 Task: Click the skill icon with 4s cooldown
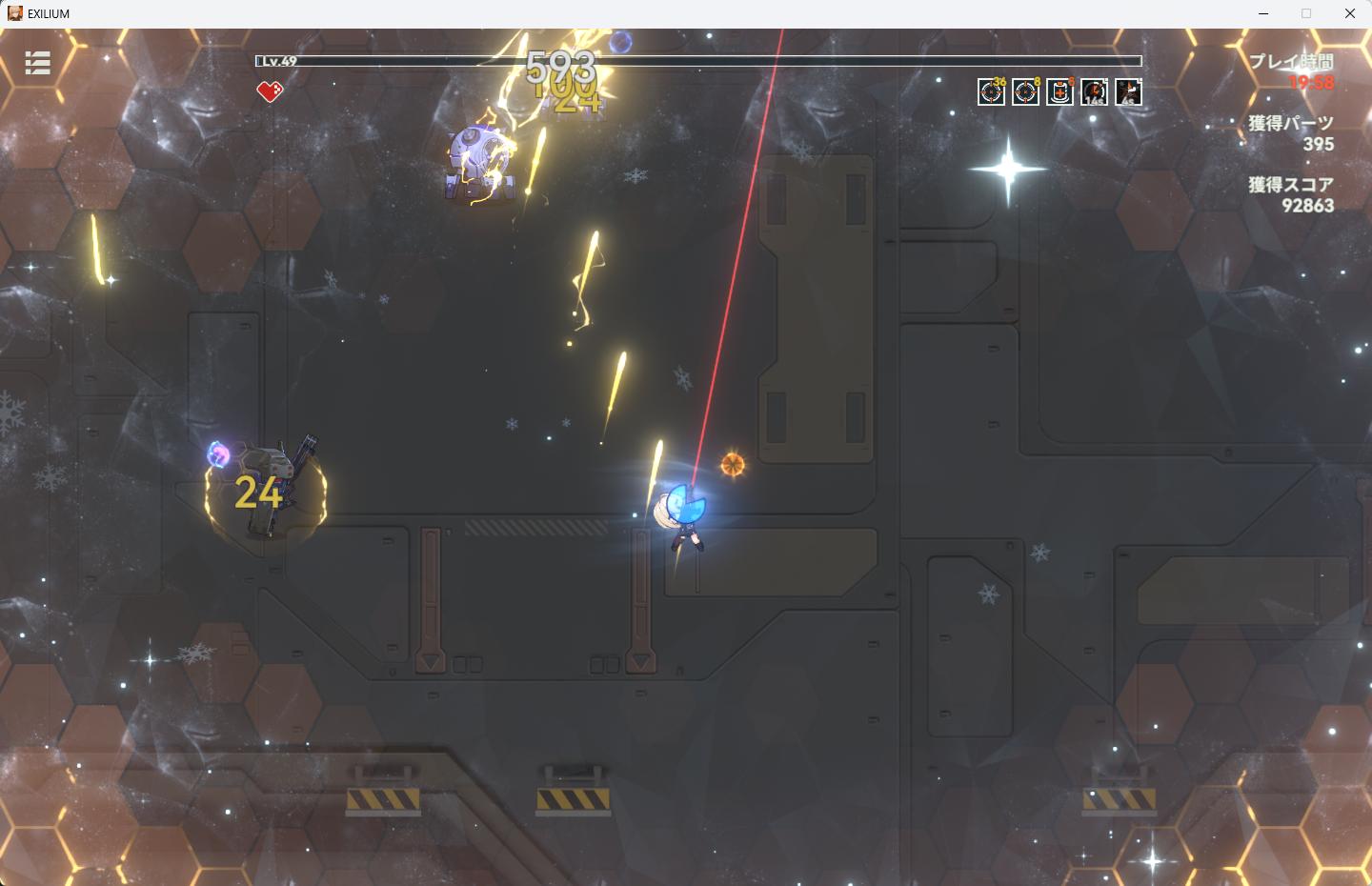tap(1128, 92)
